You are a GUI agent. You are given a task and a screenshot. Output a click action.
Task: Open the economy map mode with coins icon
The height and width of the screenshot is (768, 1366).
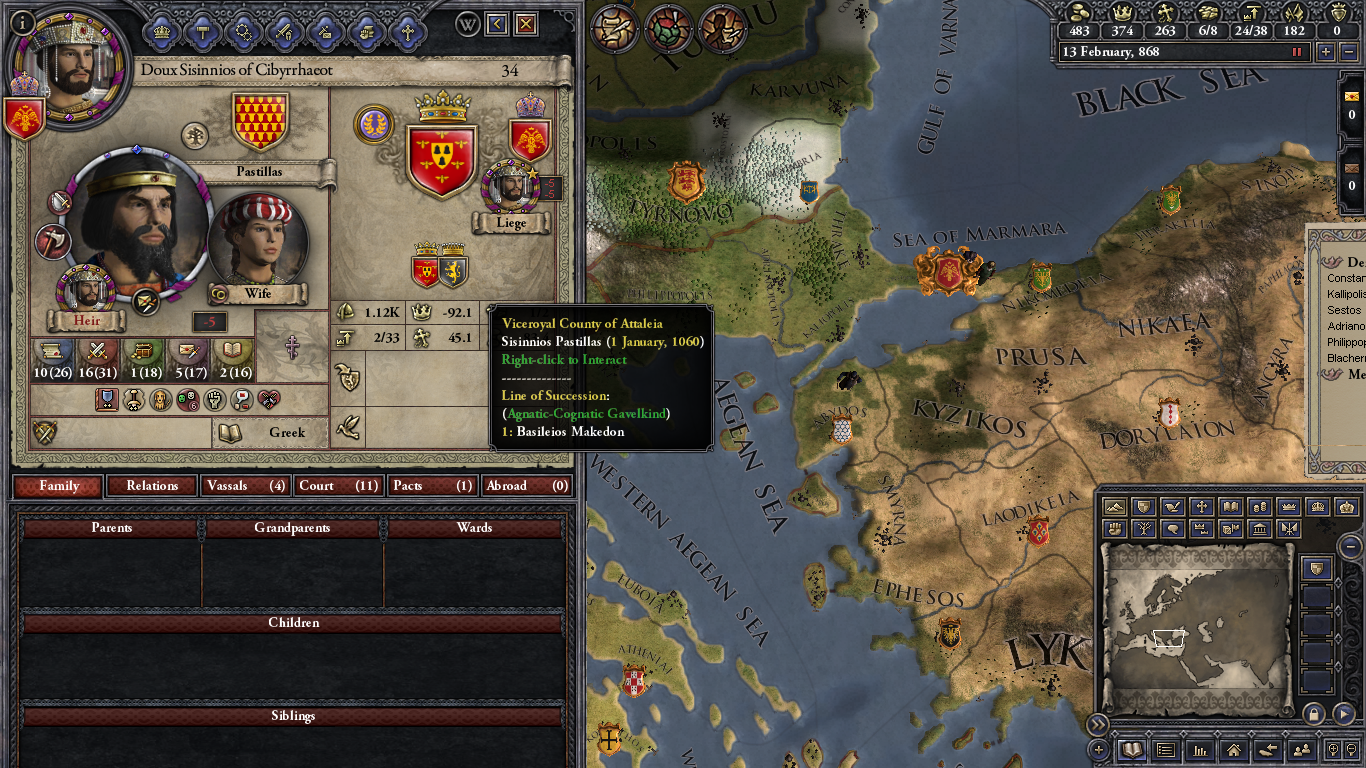1262,506
